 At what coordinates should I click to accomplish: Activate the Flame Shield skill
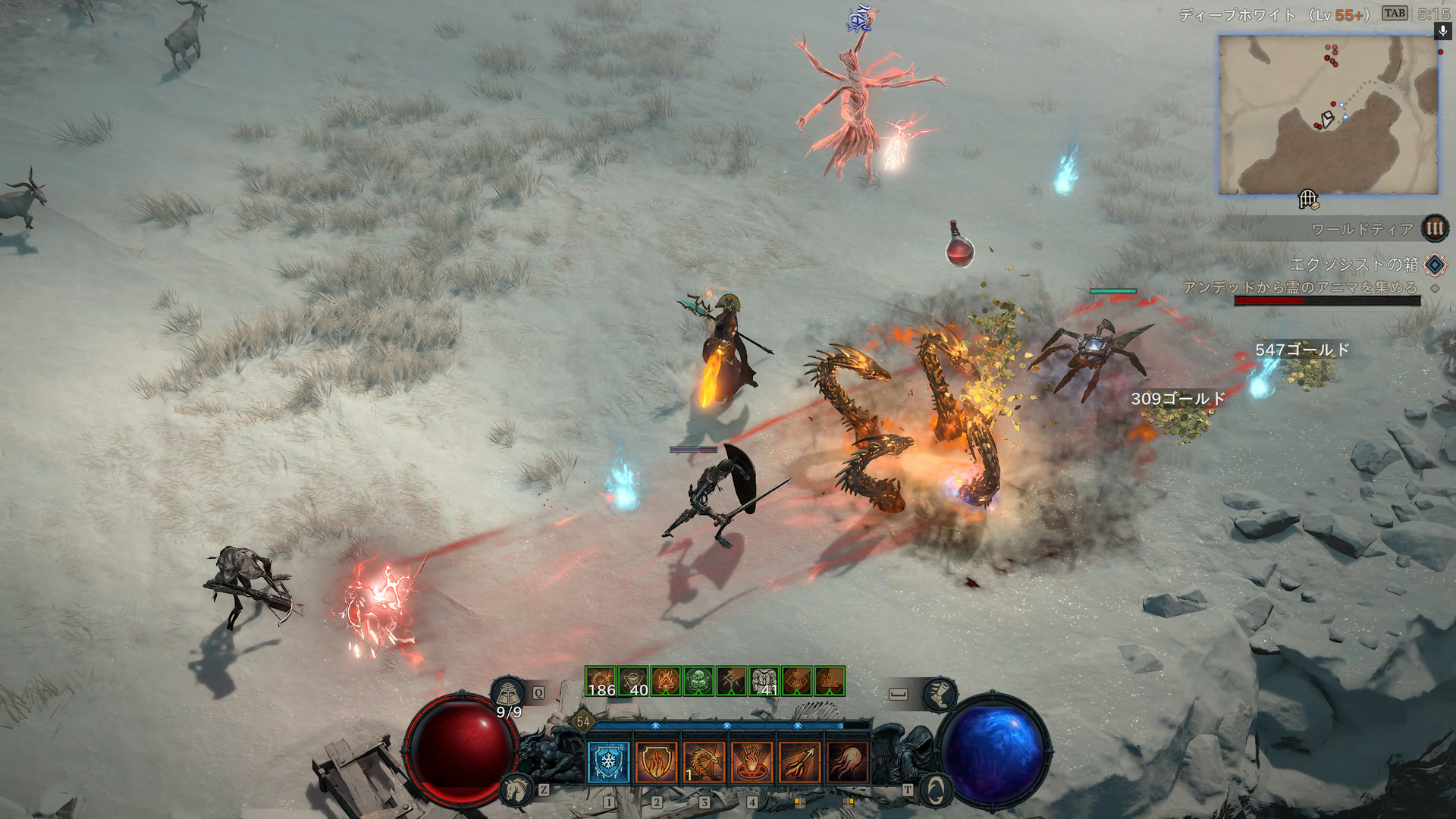(656, 761)
